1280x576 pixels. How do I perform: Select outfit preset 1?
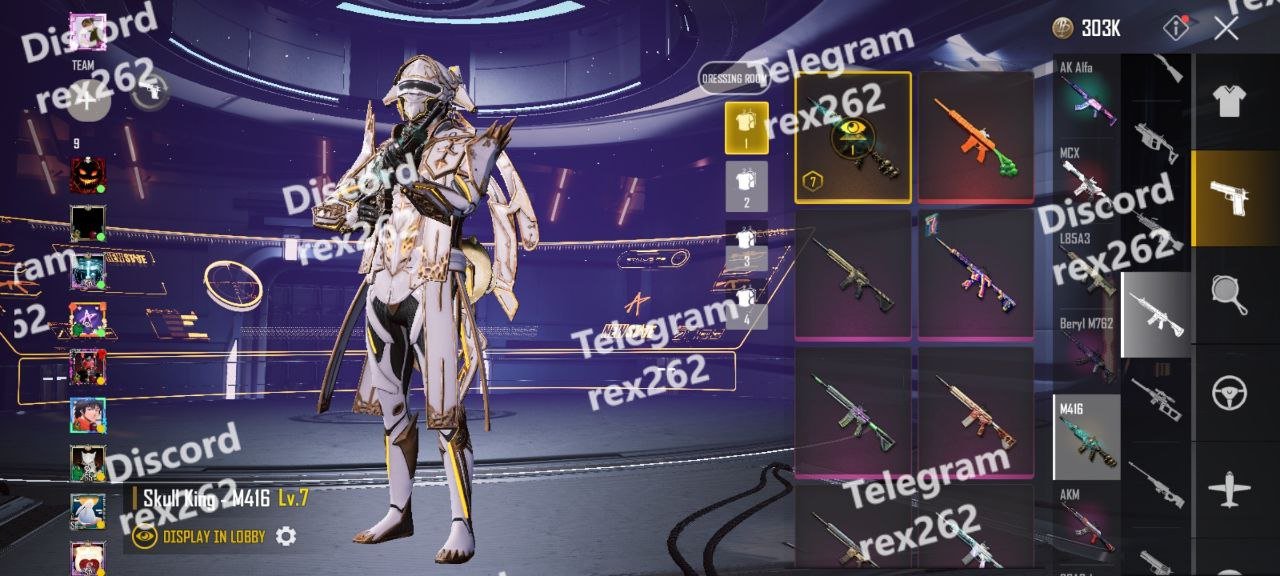point(746,127)
